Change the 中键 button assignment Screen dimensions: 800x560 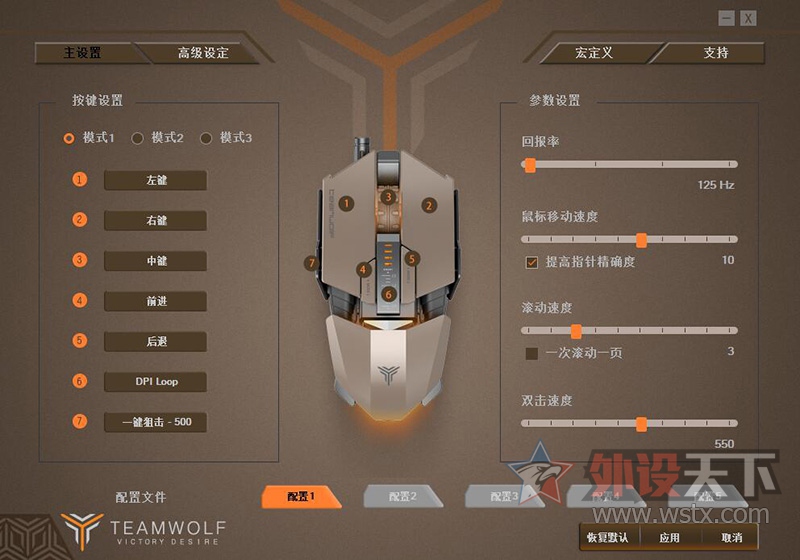click(155, 261)
